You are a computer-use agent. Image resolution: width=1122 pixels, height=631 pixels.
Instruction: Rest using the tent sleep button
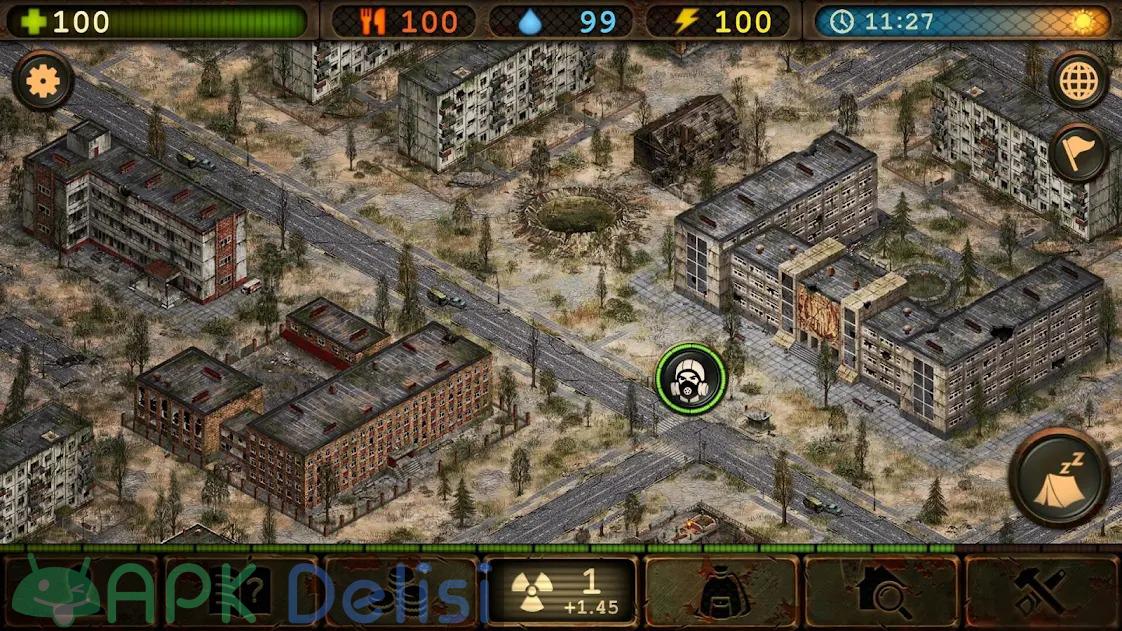pos(1059,478)
